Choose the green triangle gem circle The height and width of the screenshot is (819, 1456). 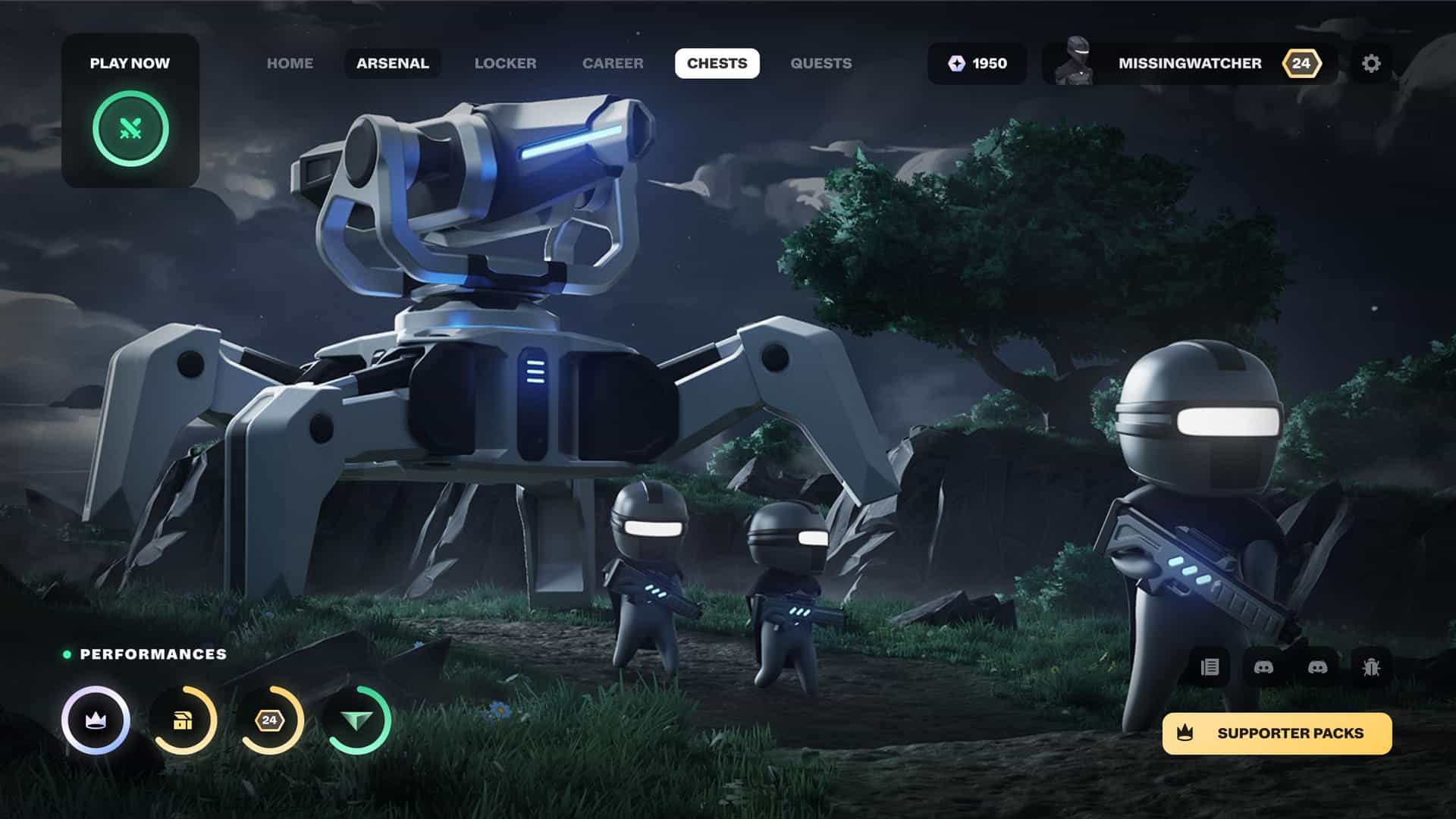pos(356,720)
